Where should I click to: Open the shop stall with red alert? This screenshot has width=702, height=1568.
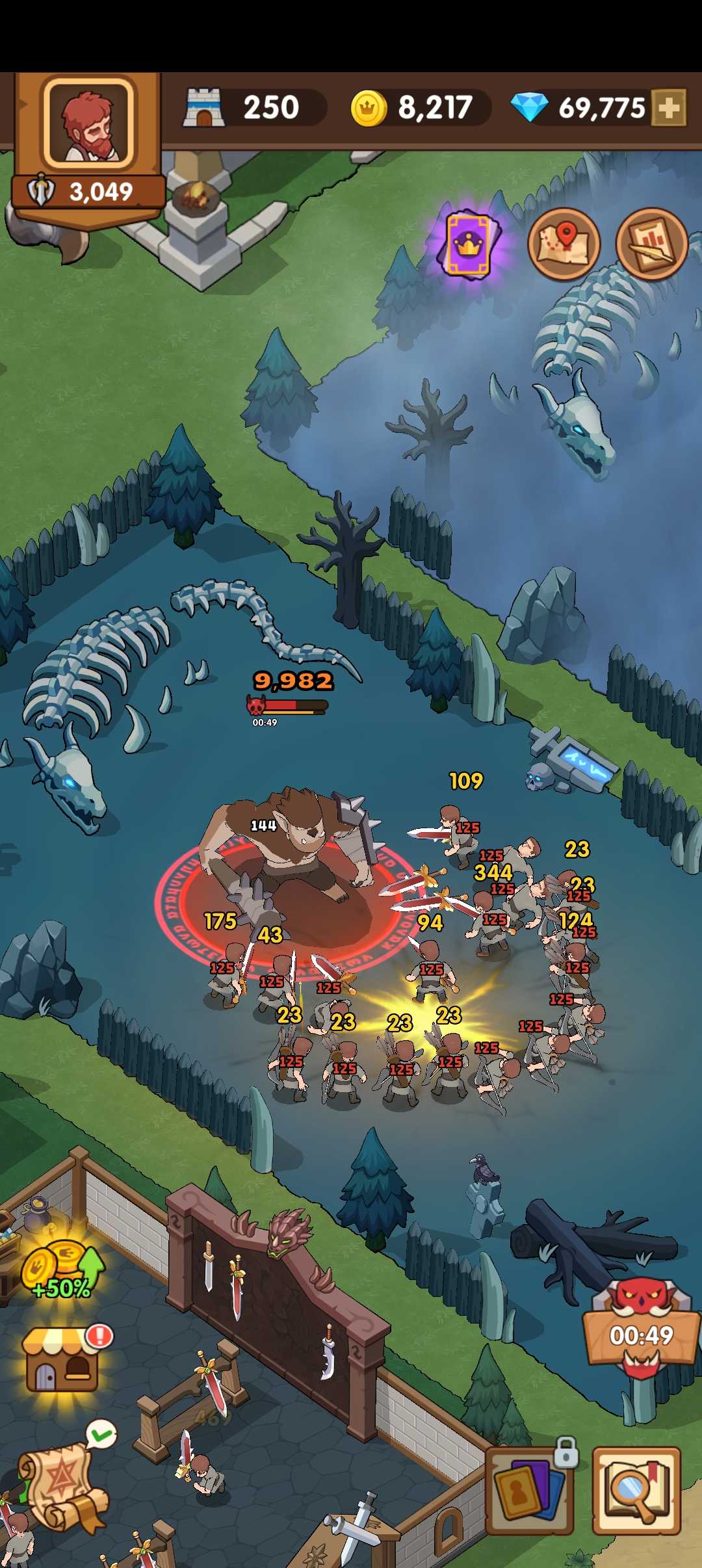pos(64,1359)
